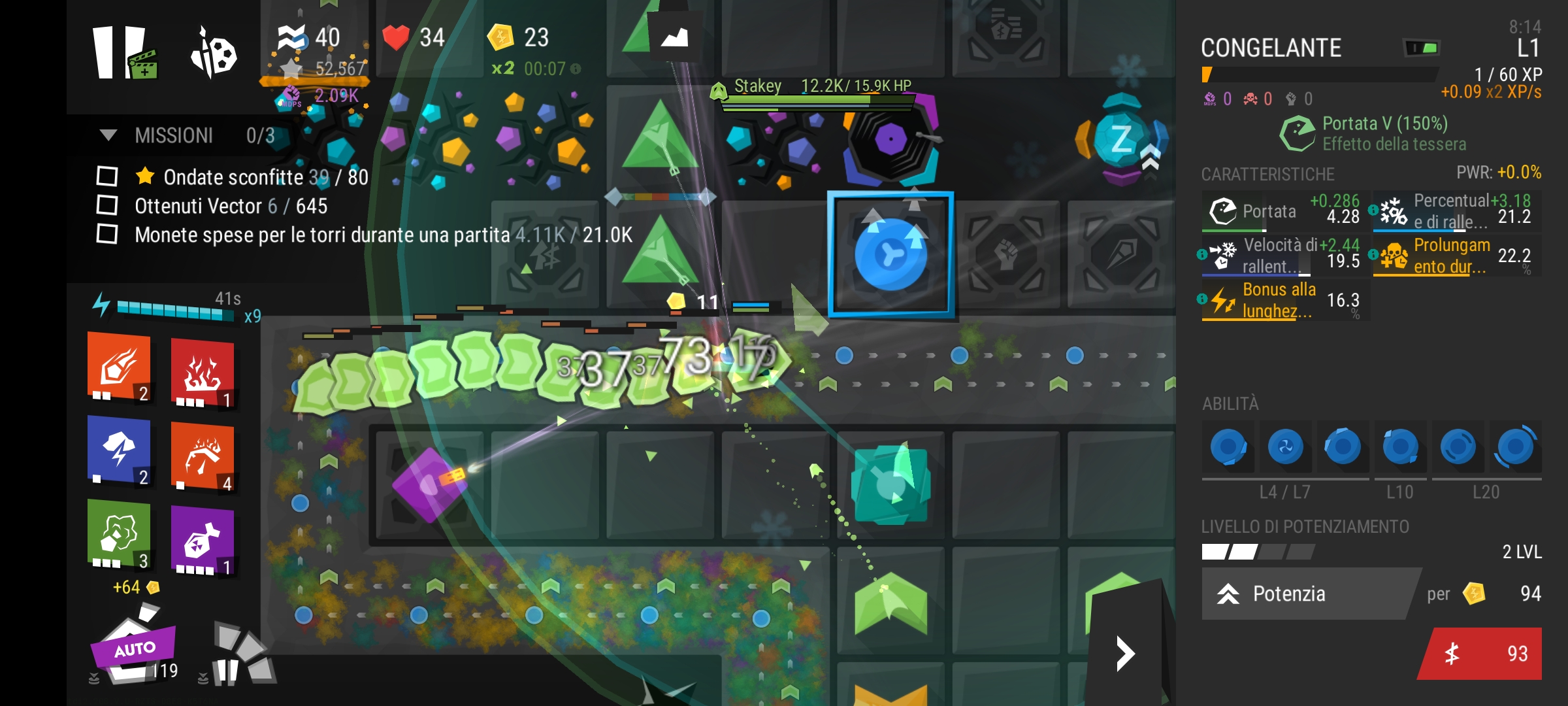Activate the fireball ability
Screen dimensions: 1568x706
pos(120,367)
